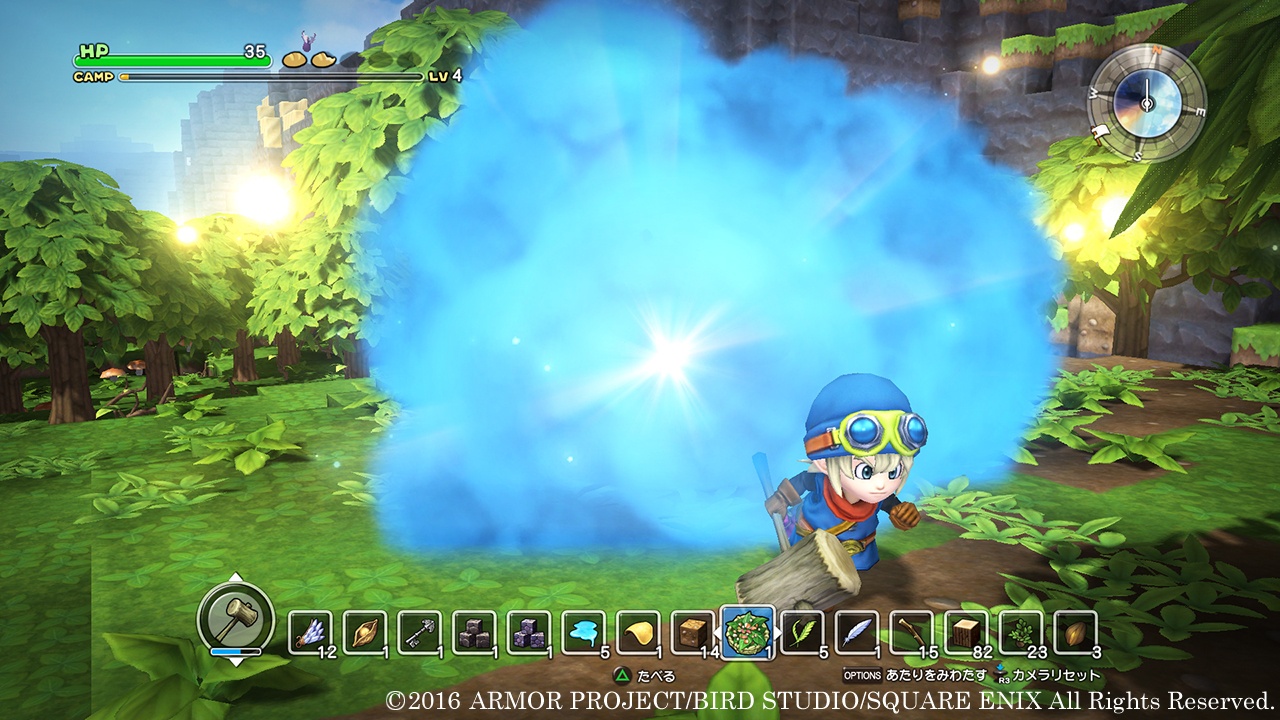
Task: Select the purple-tinted stone block slot
Action: point(528,632)
